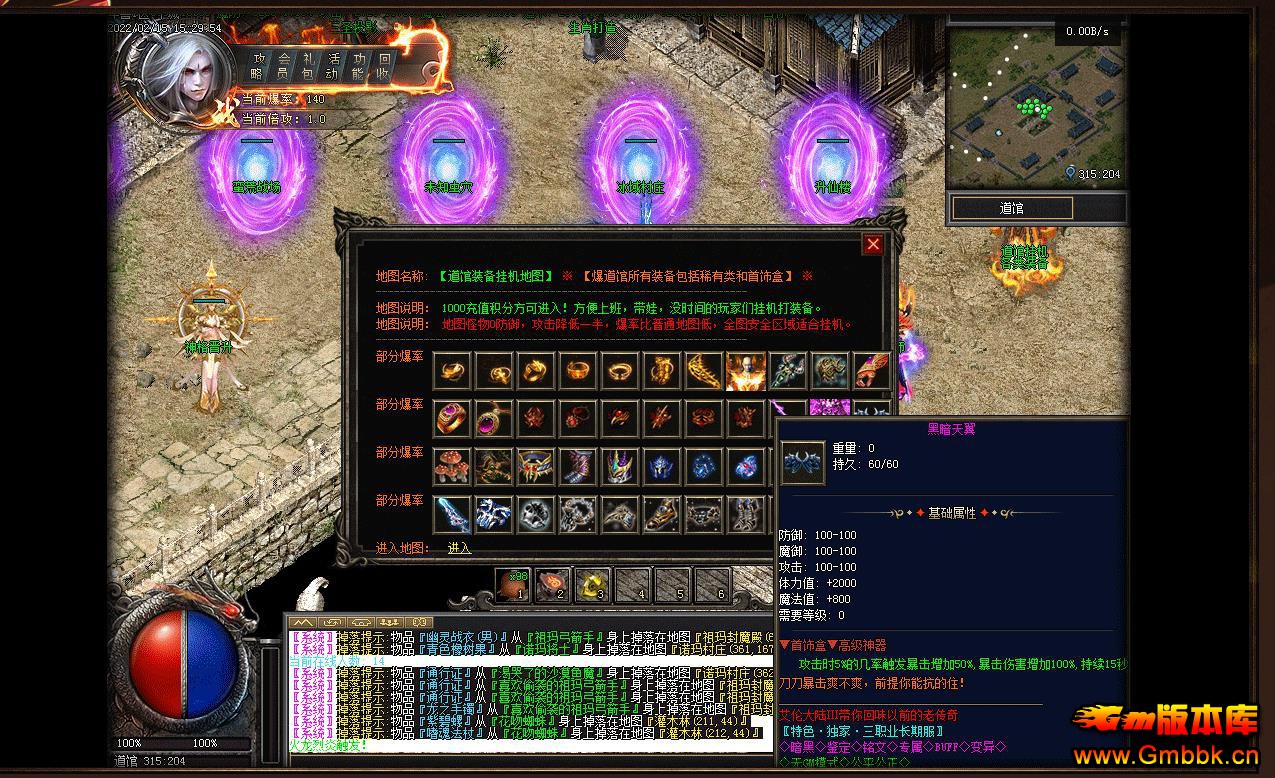Select the red mushroom item in the drop list
The image size is (1275, 778).
point(452,467)
